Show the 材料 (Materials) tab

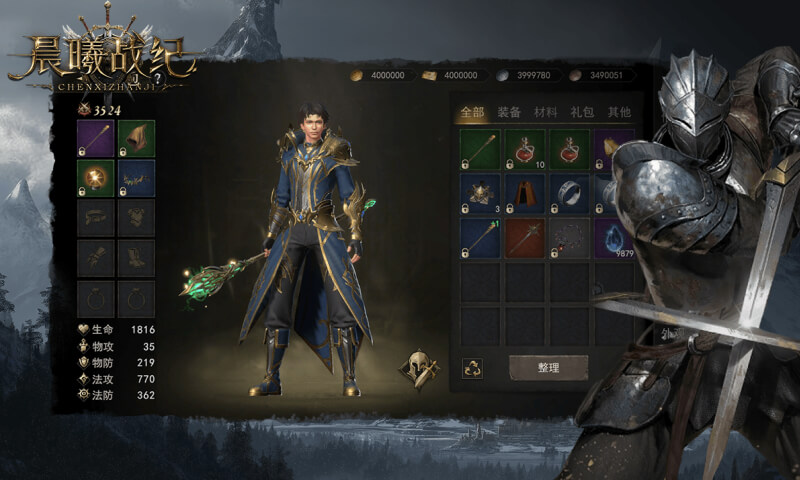point(545,113)
